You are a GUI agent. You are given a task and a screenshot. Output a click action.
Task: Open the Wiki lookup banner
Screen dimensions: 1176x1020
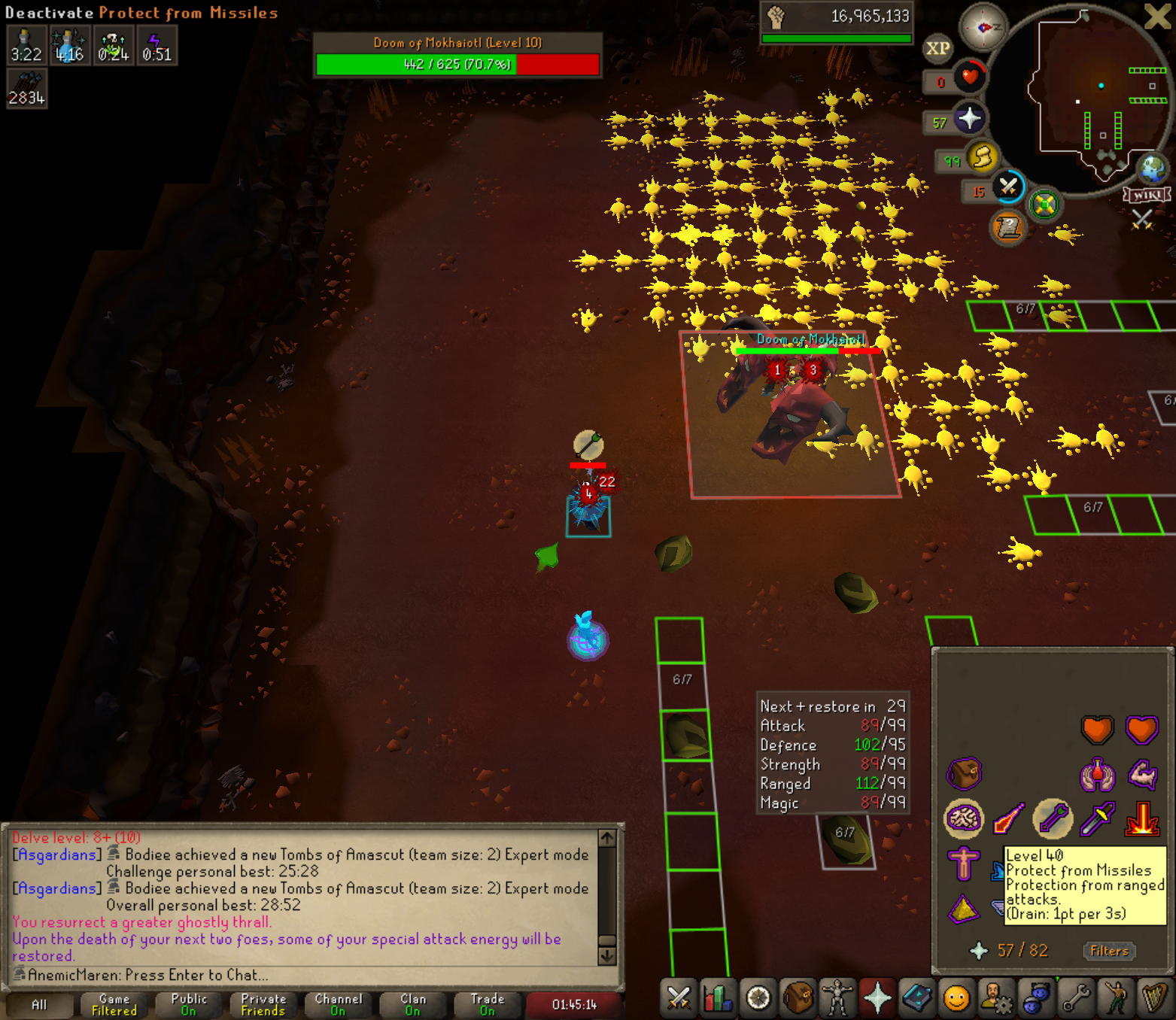1147,195
